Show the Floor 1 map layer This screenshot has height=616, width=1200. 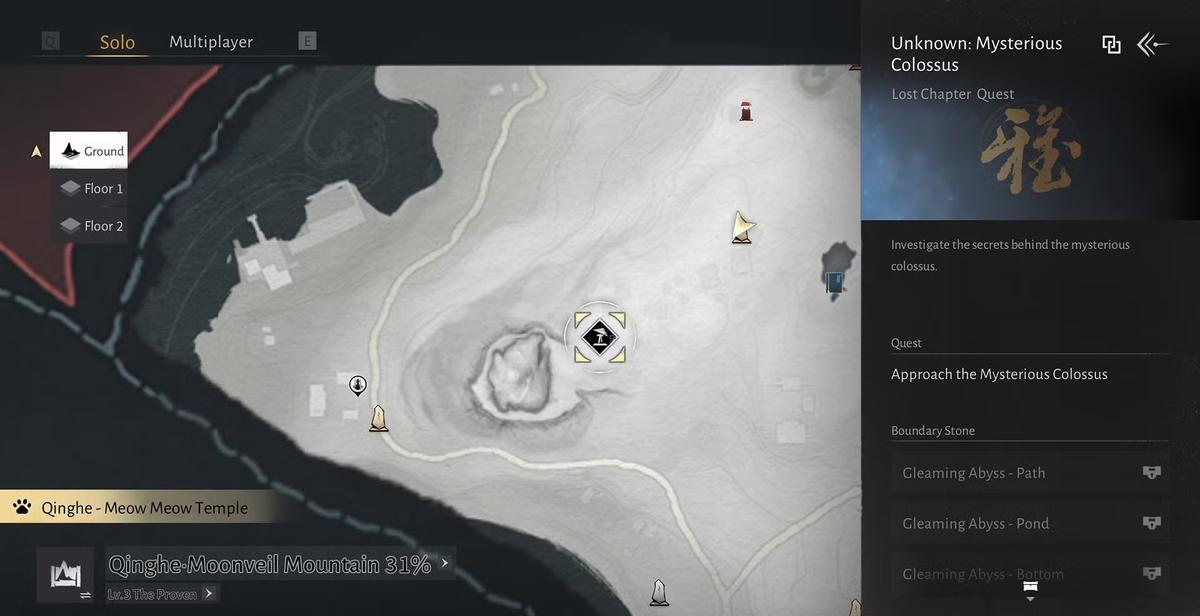point(90,188)
